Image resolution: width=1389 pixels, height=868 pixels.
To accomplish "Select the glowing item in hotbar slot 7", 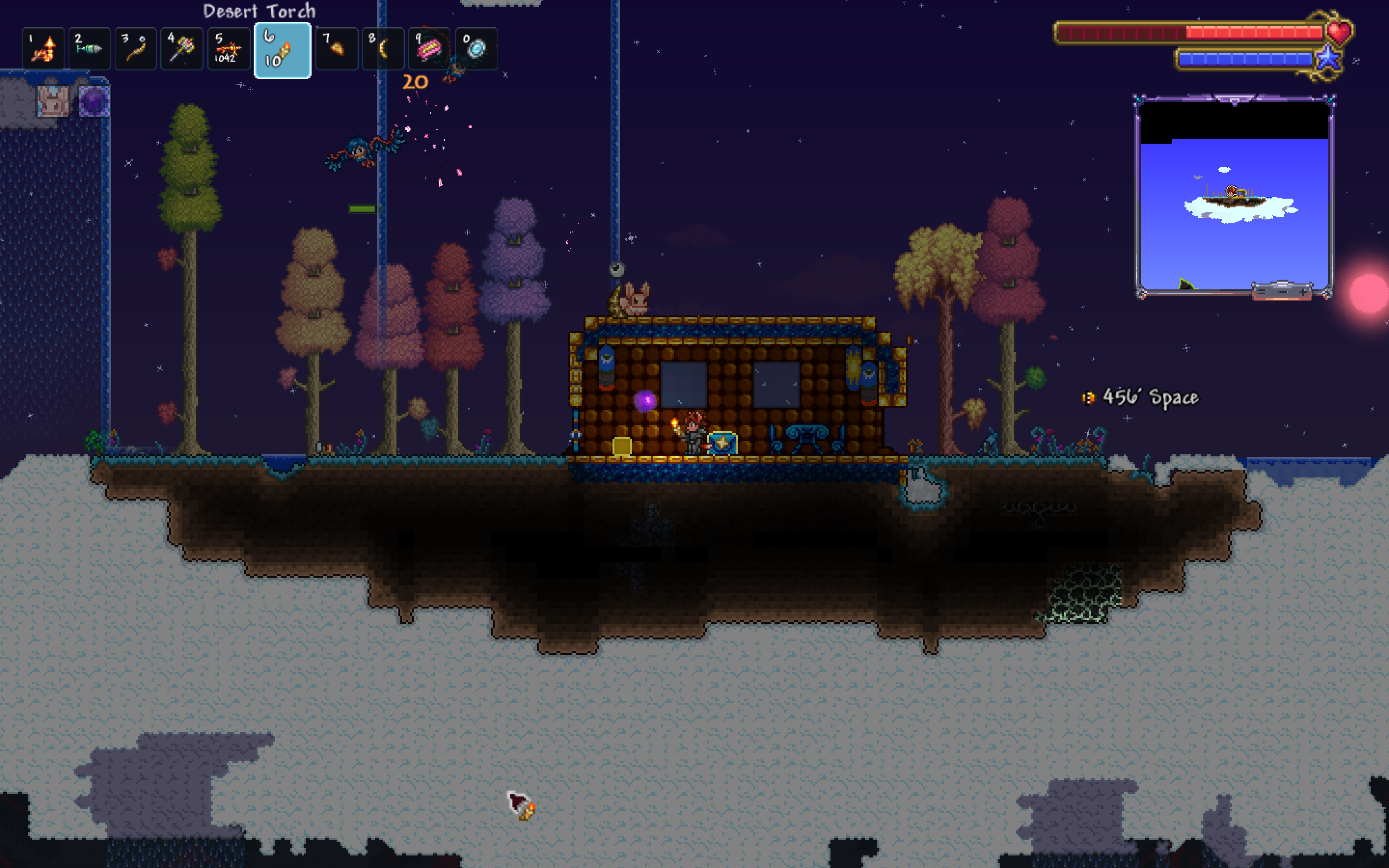I will point(336,49).
